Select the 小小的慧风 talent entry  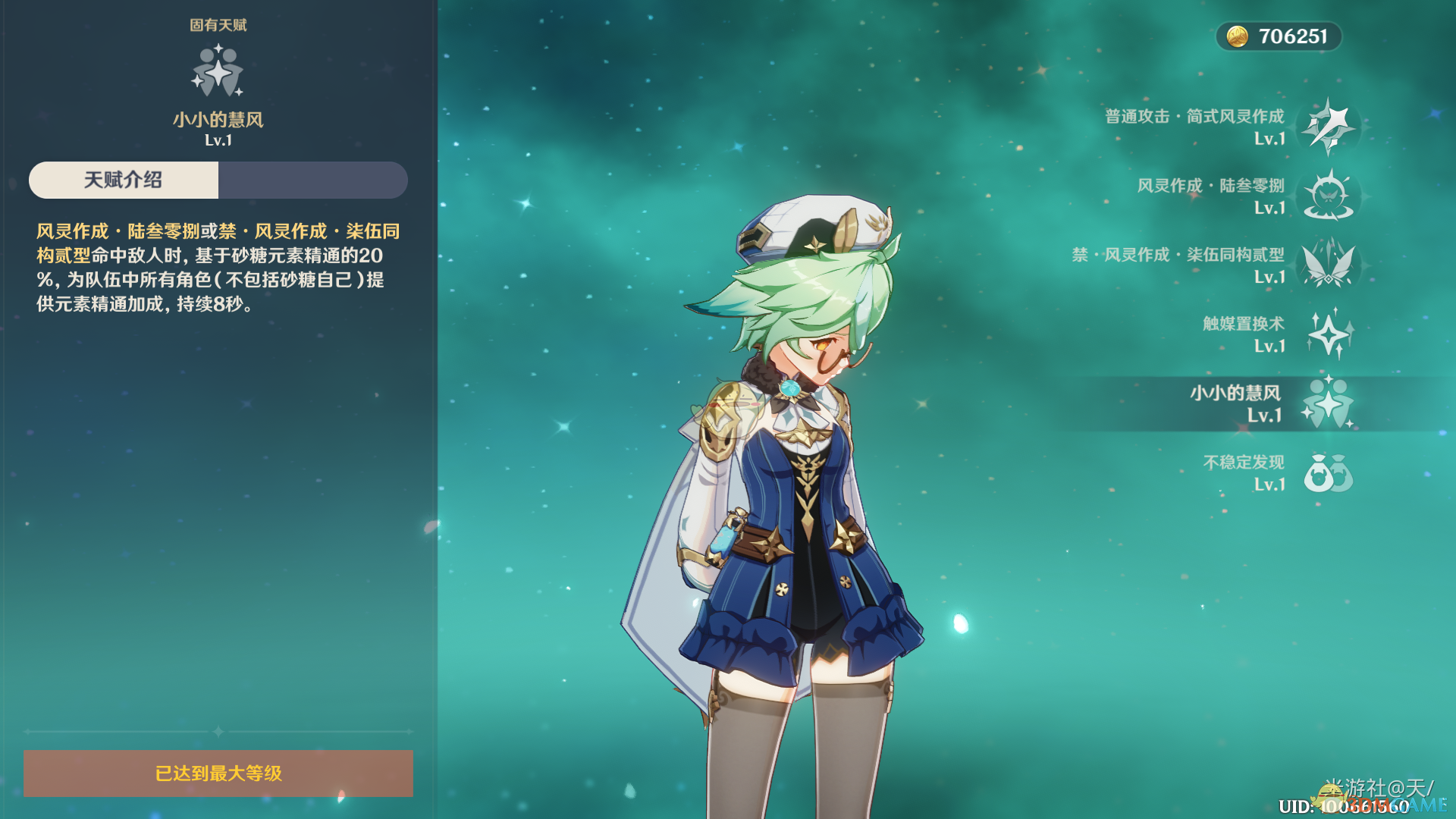click(1329, 403)
